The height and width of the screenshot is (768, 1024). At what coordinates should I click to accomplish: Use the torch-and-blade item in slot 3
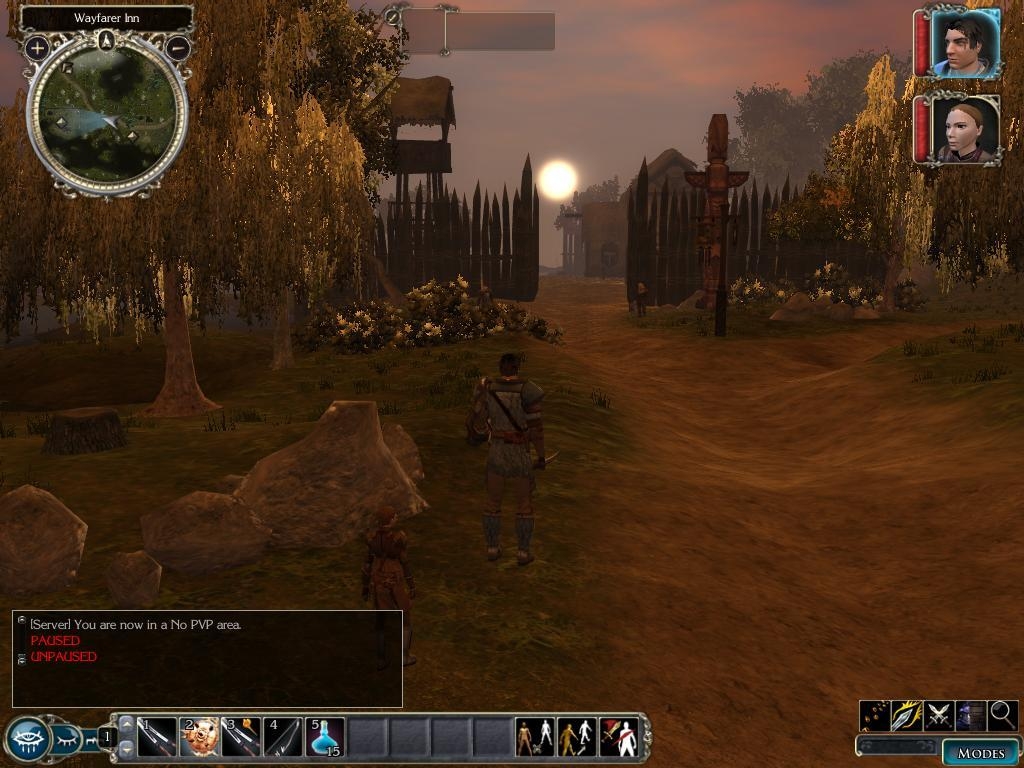(x=241, y=737)
